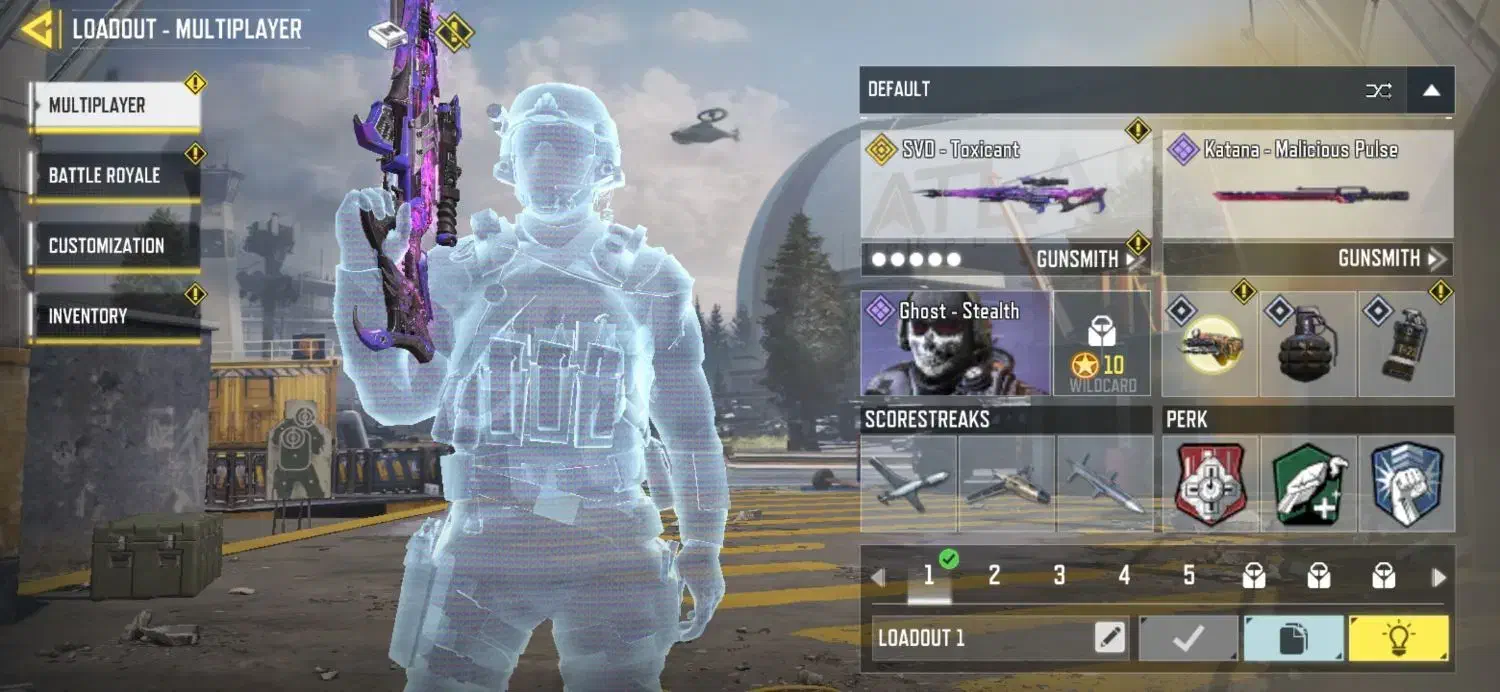Open the red crosshair perk slot
The width and height of the screenshot is (1500, 692).
[x=1211, y=484]
